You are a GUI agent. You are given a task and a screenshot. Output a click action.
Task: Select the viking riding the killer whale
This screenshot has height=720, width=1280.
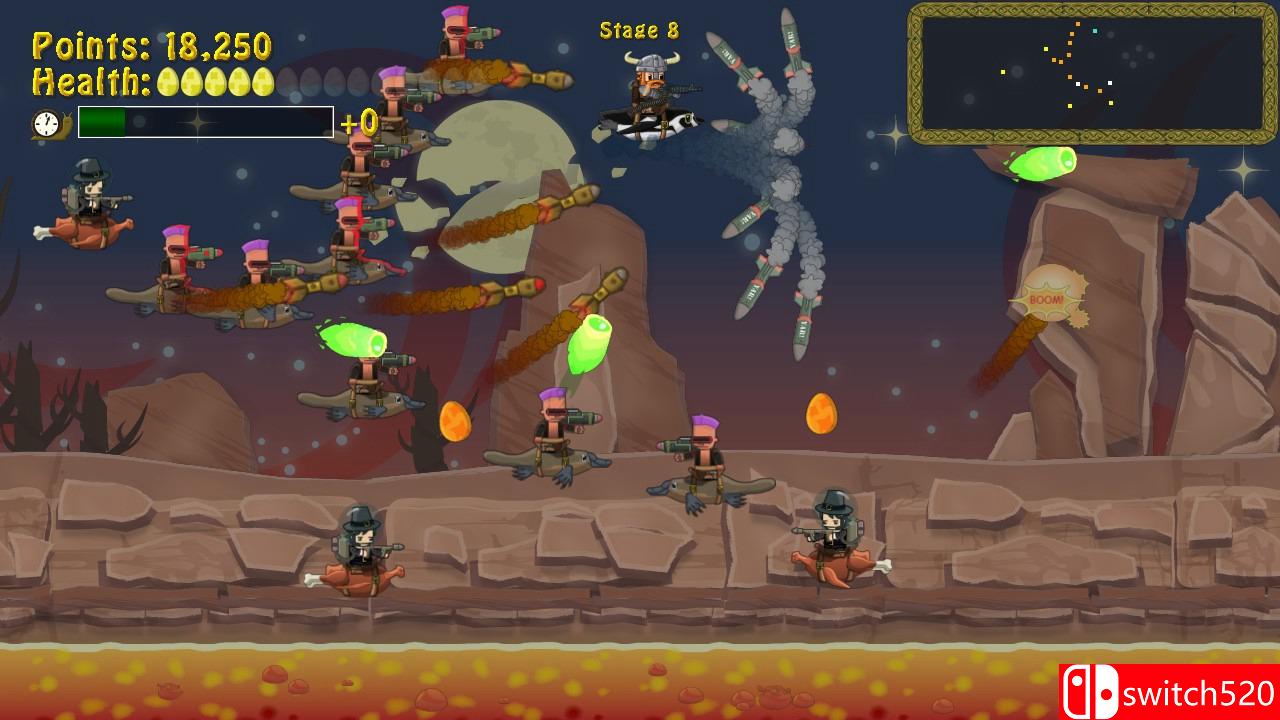(x=651, y=95)
